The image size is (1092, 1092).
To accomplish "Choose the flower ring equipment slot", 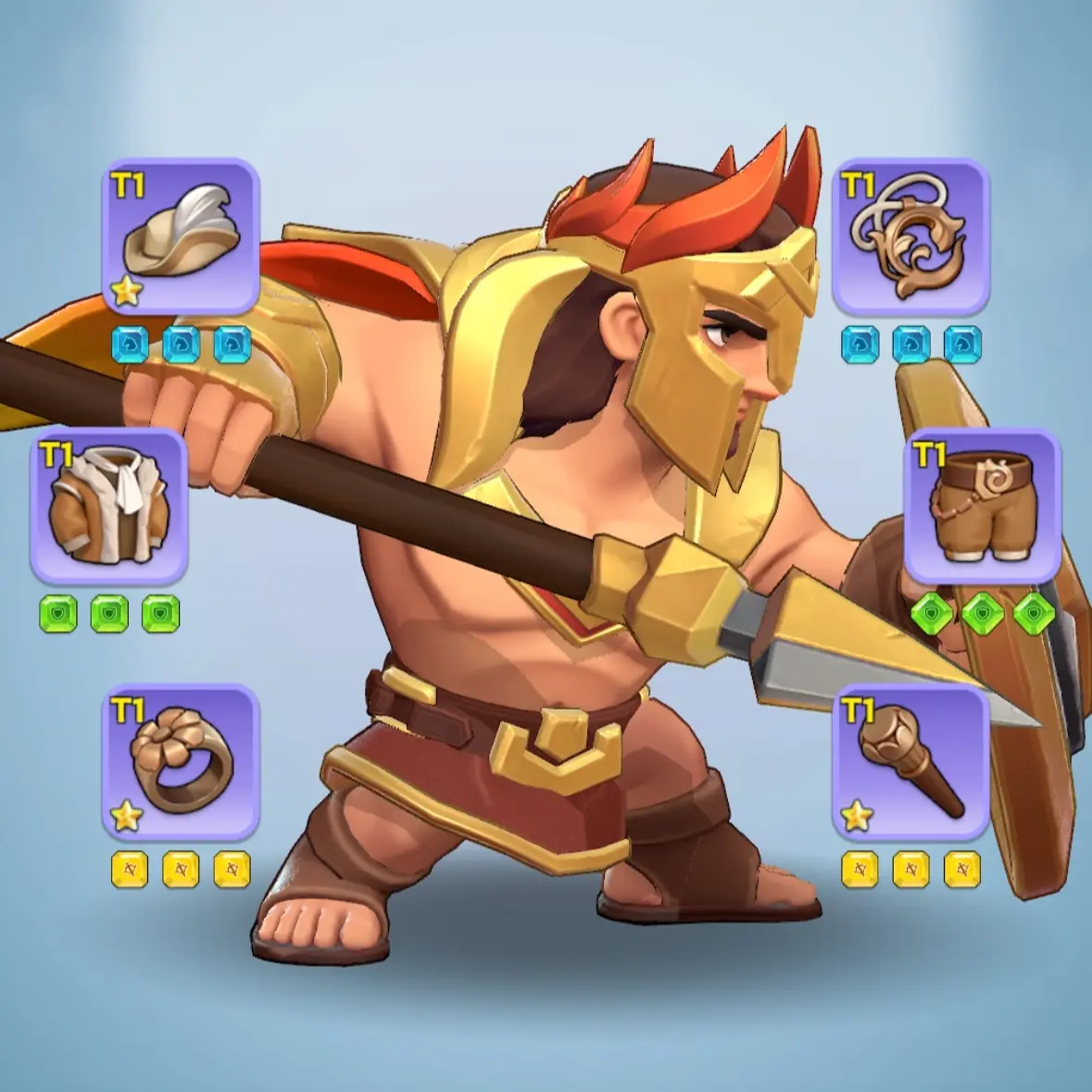I will pos(181,762).
